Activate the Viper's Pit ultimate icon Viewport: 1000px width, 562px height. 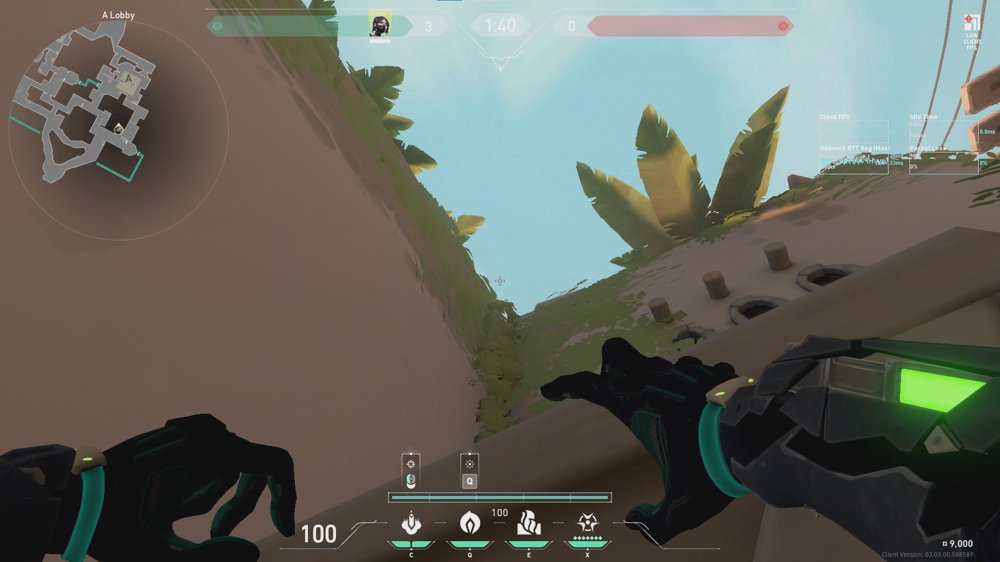coord(587,522)
